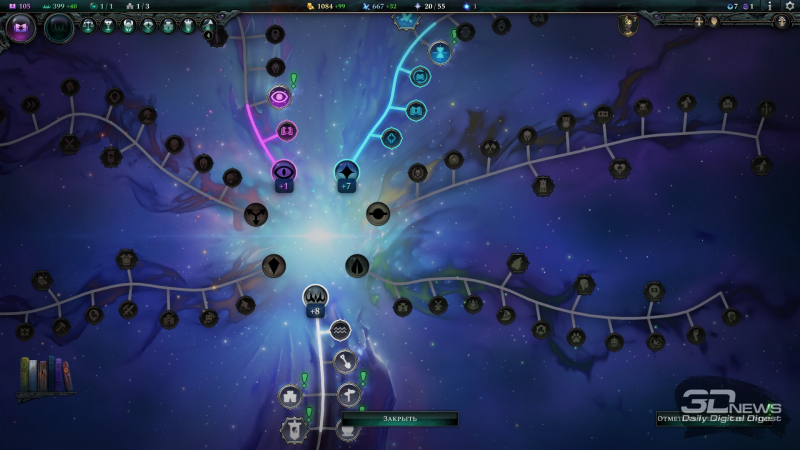Select the pink eye affinity node

click(x=280, y=97)
